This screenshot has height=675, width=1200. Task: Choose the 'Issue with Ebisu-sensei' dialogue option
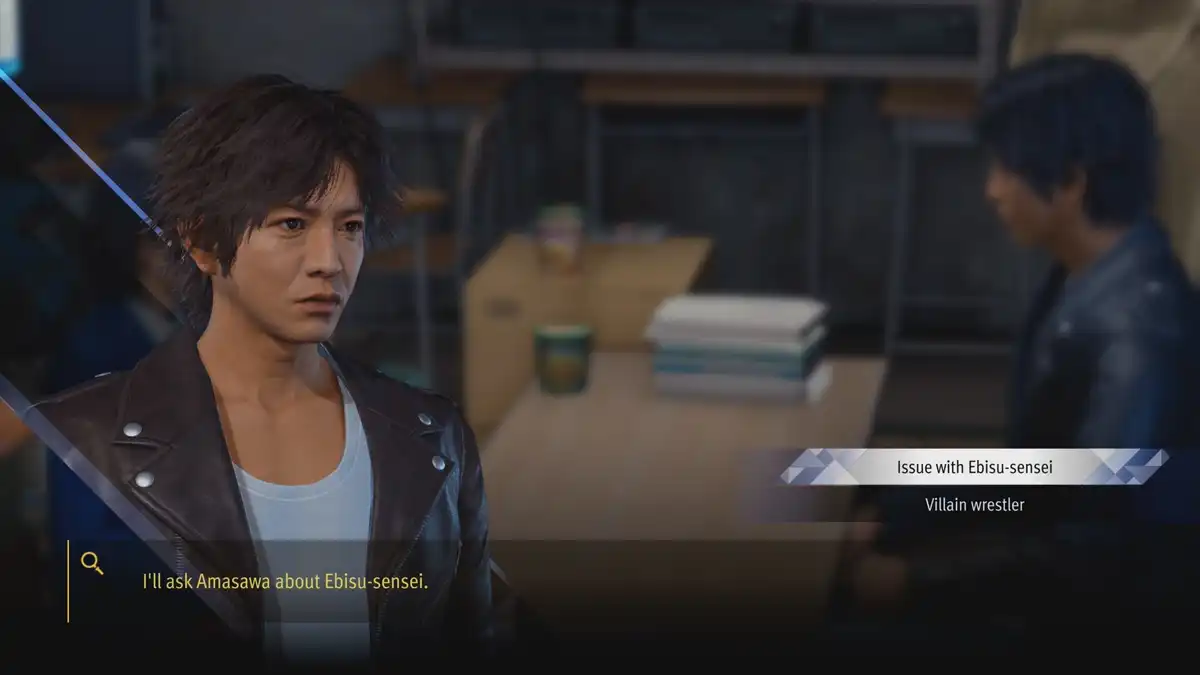point(974,466)
